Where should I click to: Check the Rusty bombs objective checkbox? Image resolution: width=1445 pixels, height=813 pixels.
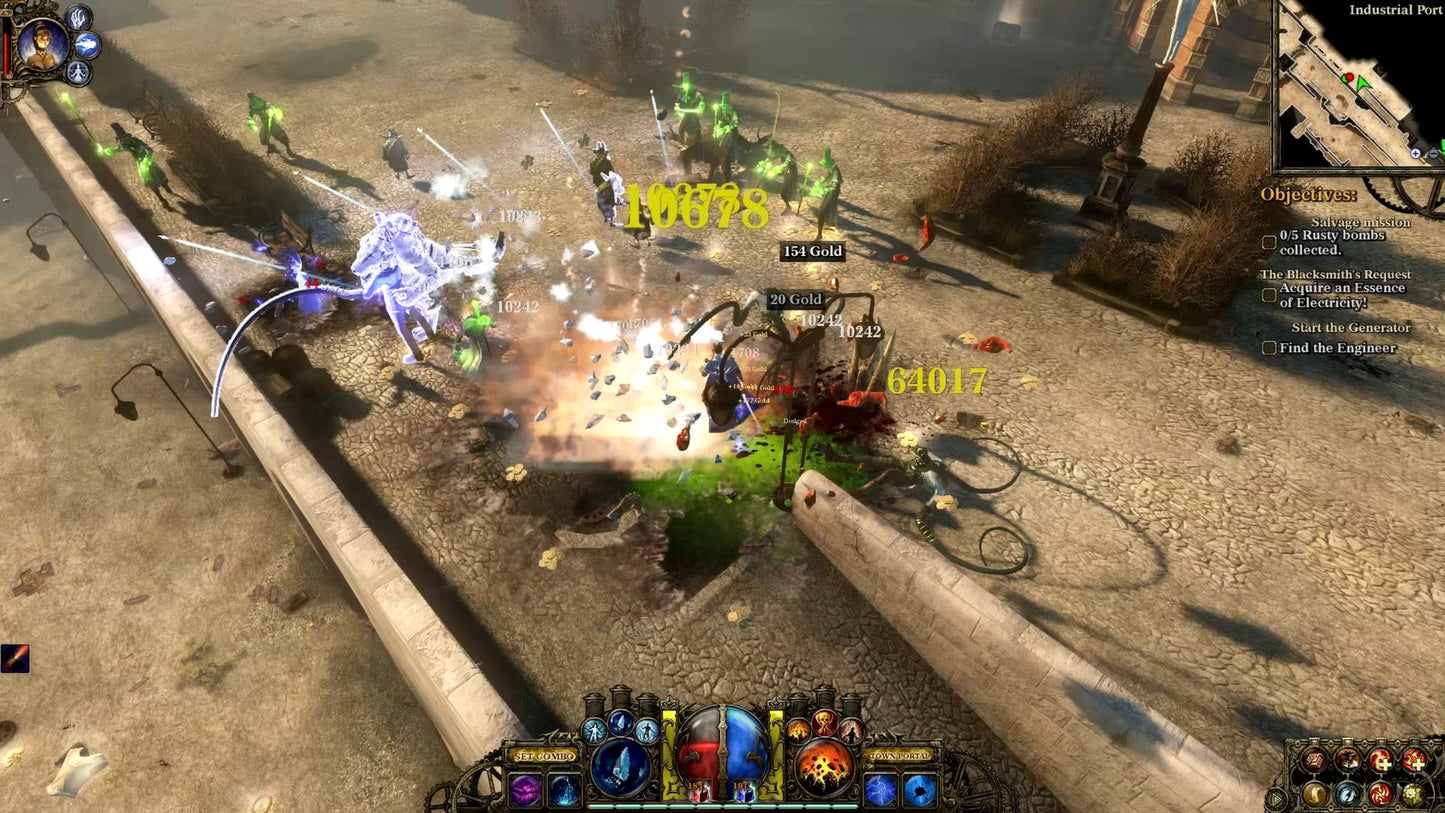1269,240
